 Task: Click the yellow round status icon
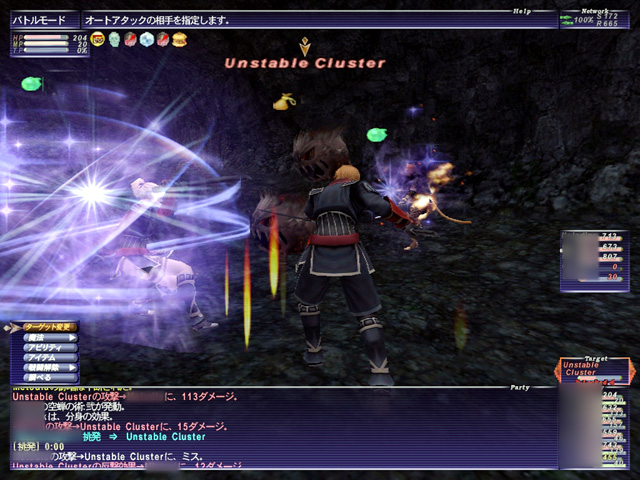pos(97,39)
